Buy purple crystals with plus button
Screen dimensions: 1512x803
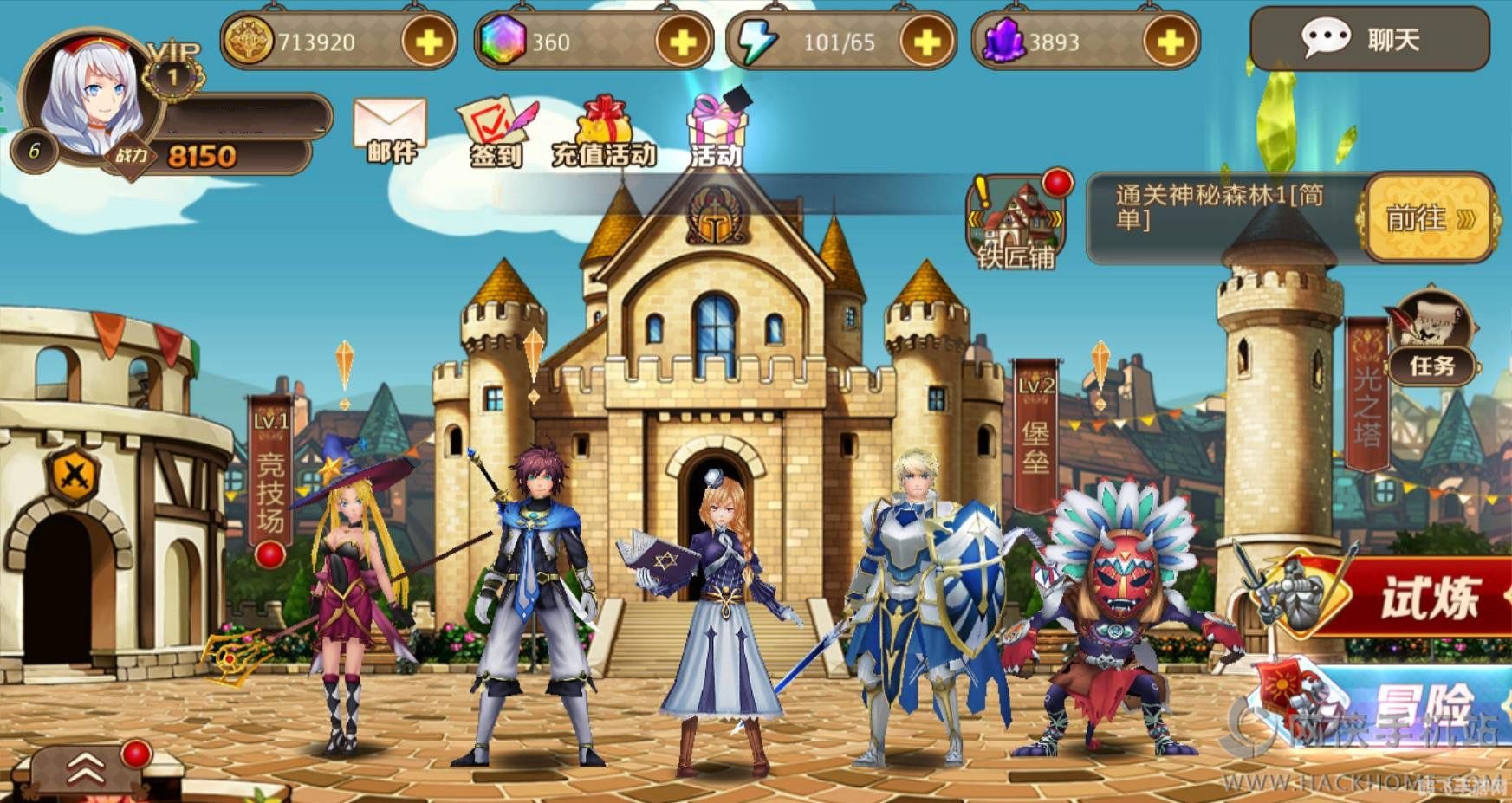click(x=1170, y=42)
